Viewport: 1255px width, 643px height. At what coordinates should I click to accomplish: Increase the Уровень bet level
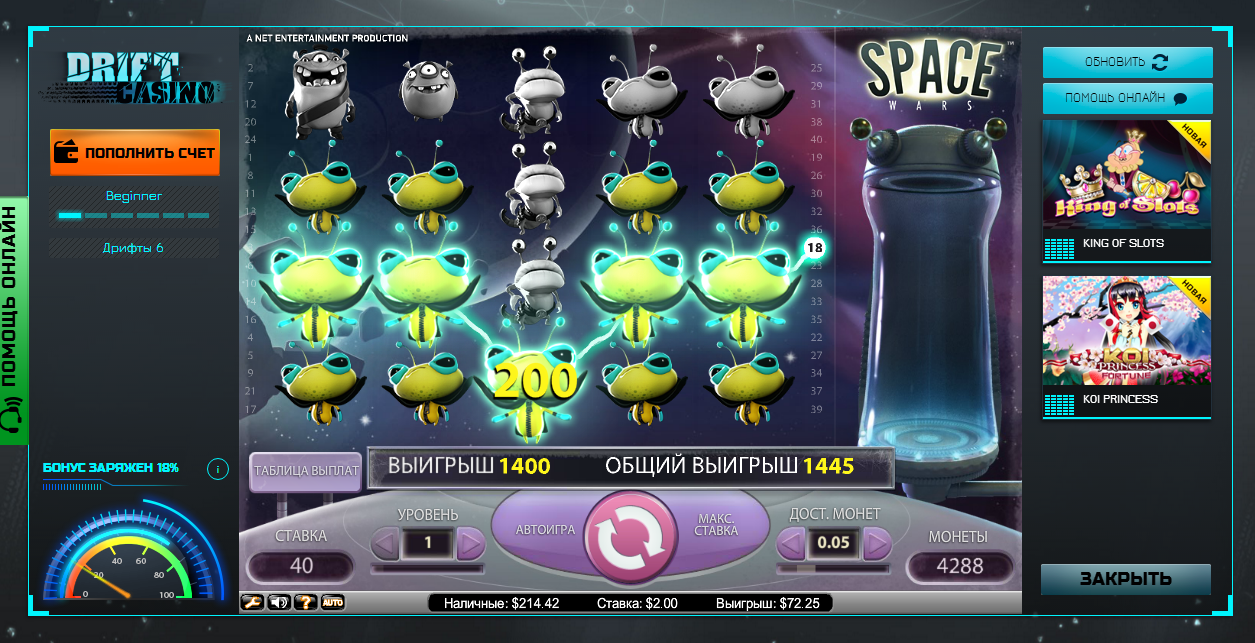coord(470,544)
